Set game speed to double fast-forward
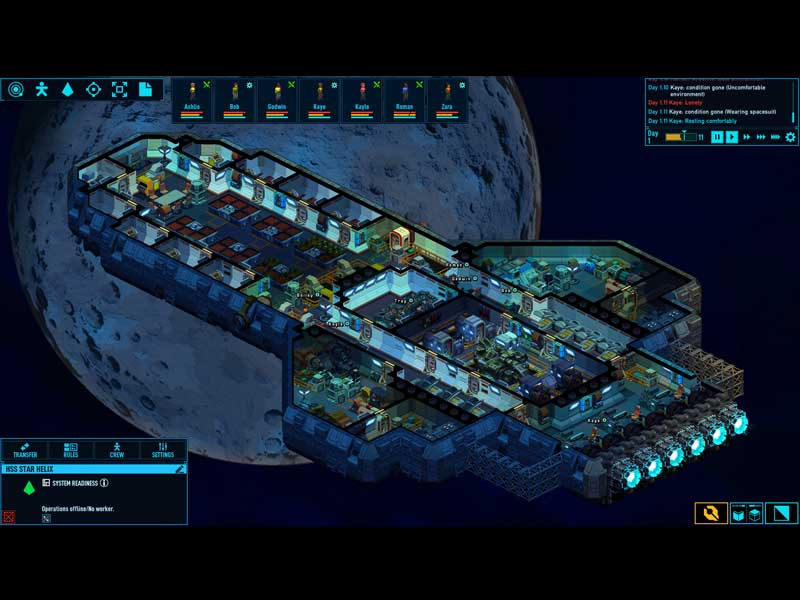 (747, 137)
